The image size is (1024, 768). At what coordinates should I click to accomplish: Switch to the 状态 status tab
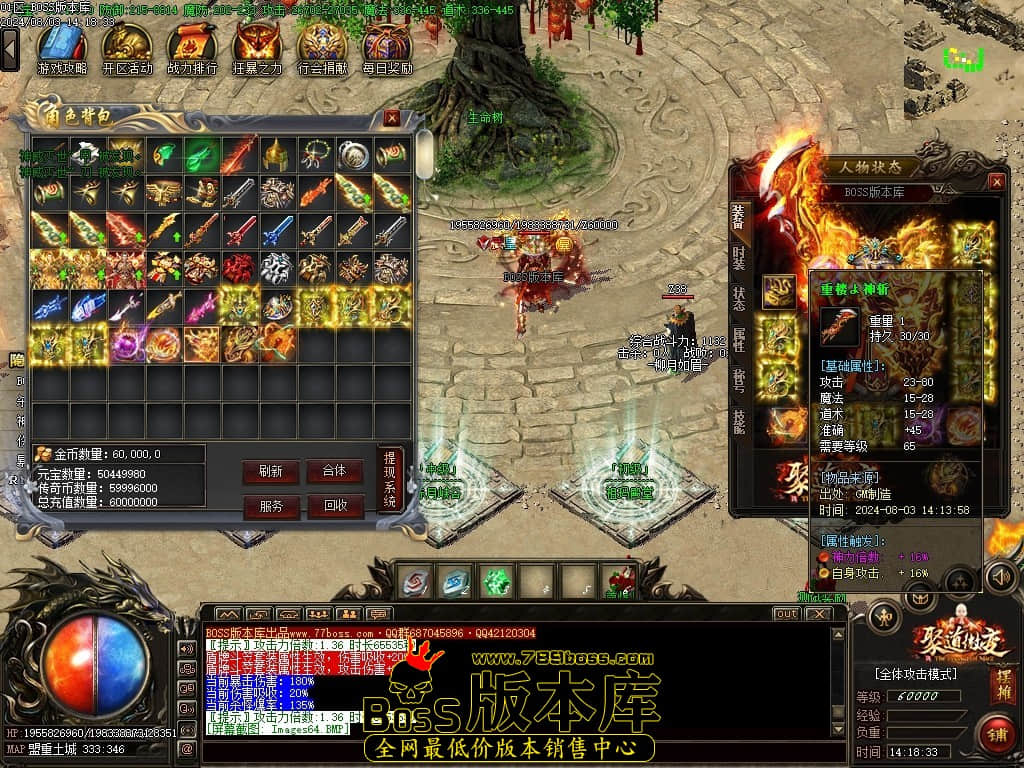tap(738, 297)
